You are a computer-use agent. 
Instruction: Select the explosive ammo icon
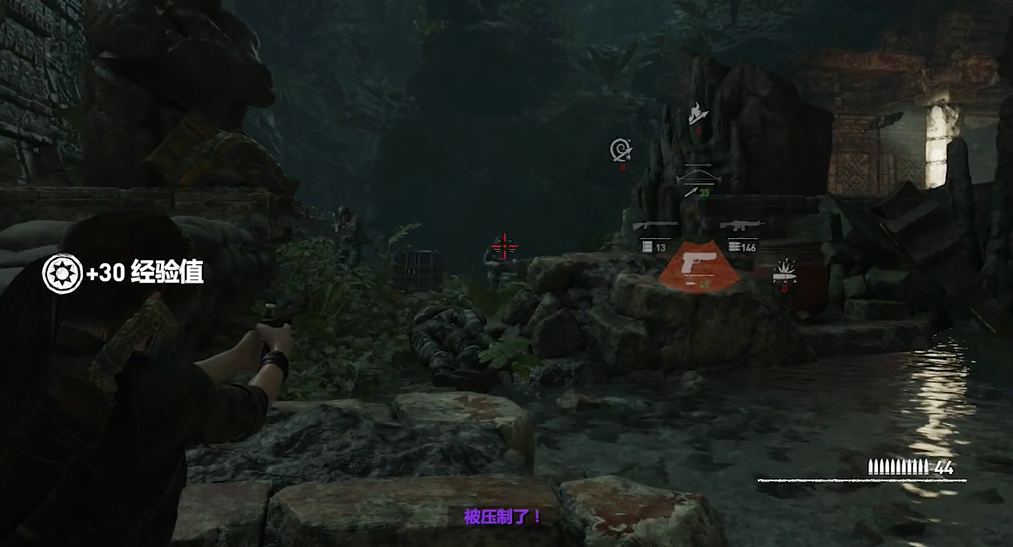(786, 268)
